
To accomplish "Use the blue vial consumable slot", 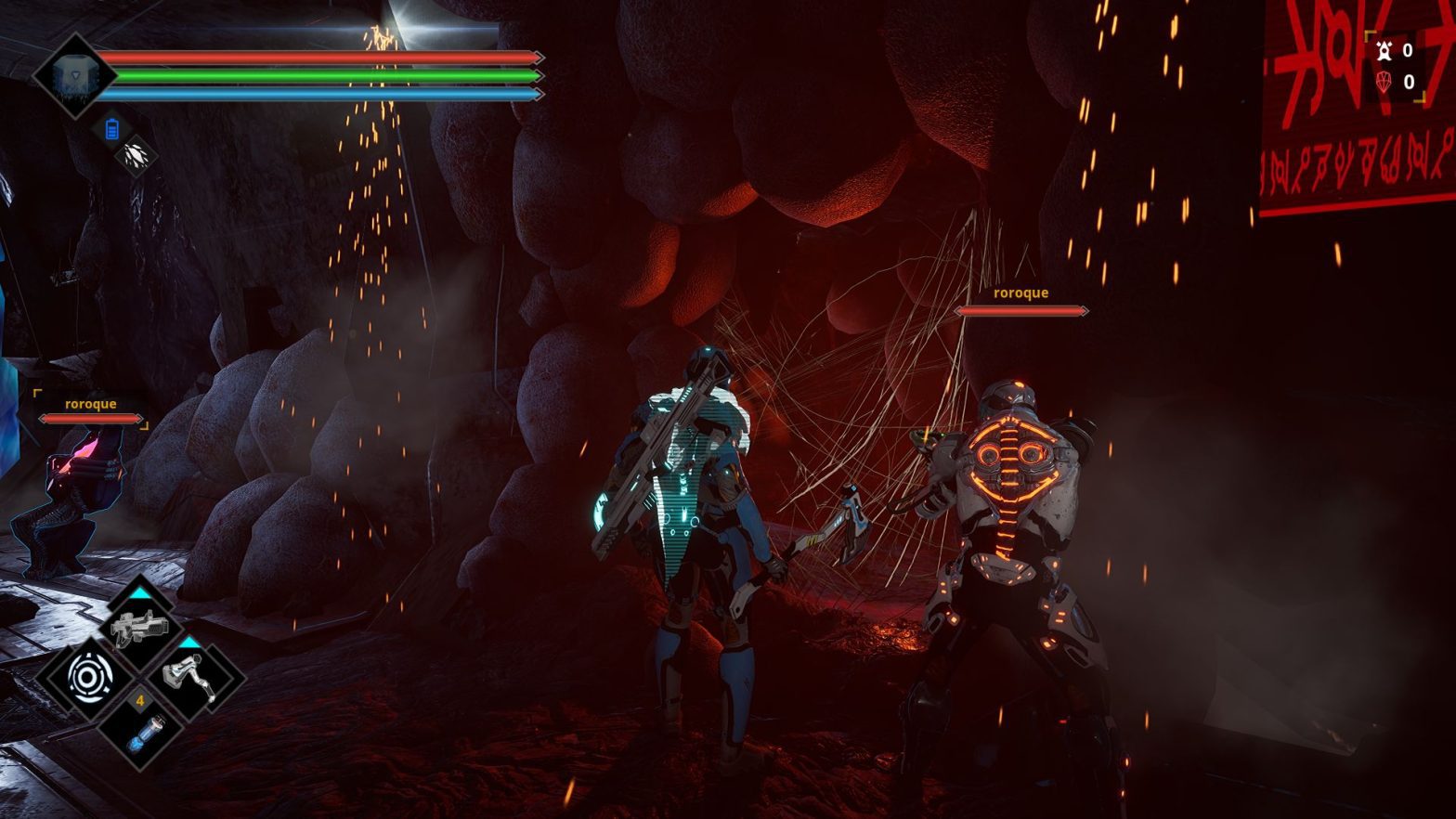I will click(140, 731).
